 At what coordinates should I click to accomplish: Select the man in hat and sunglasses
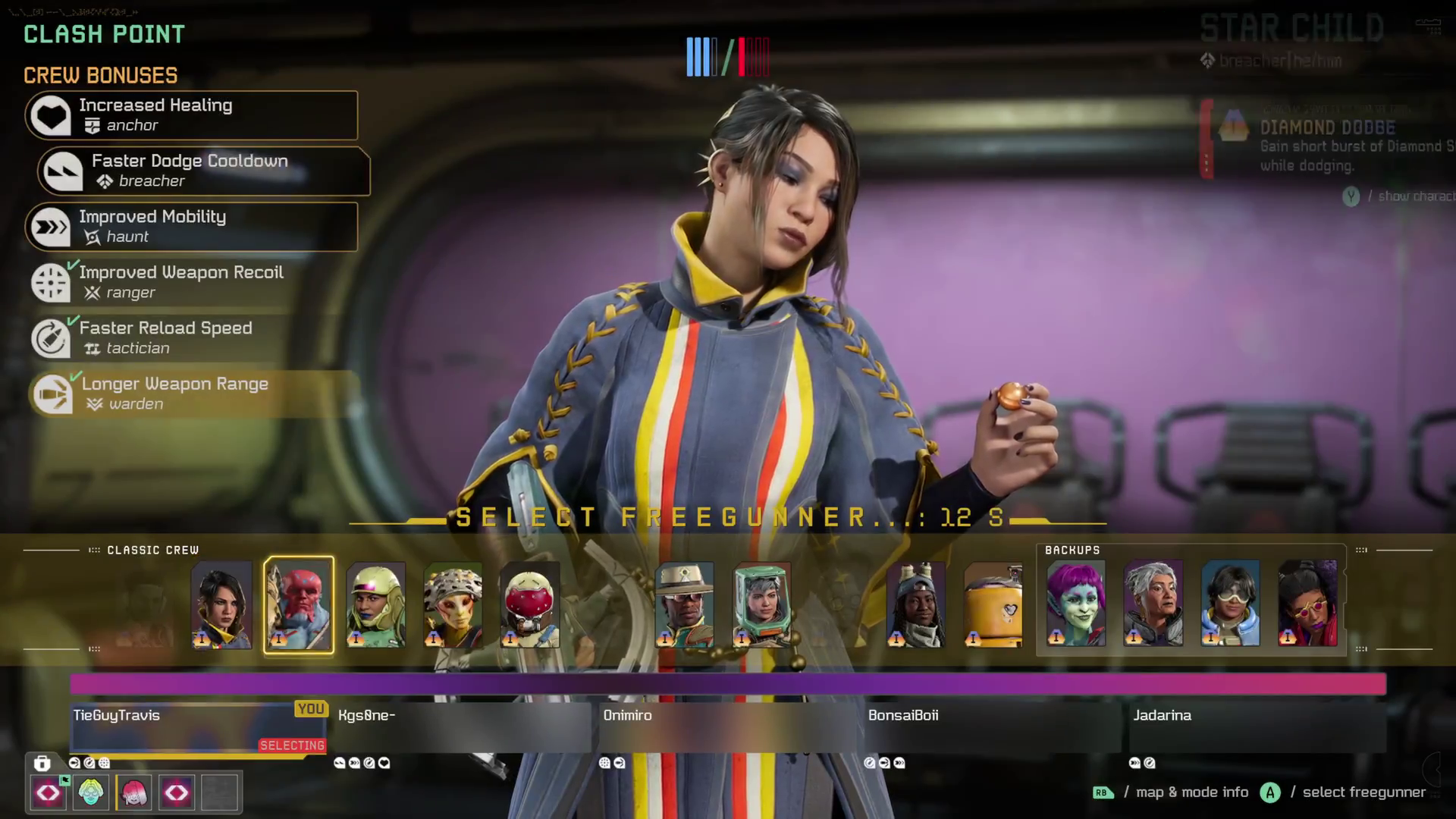[684, 605]
